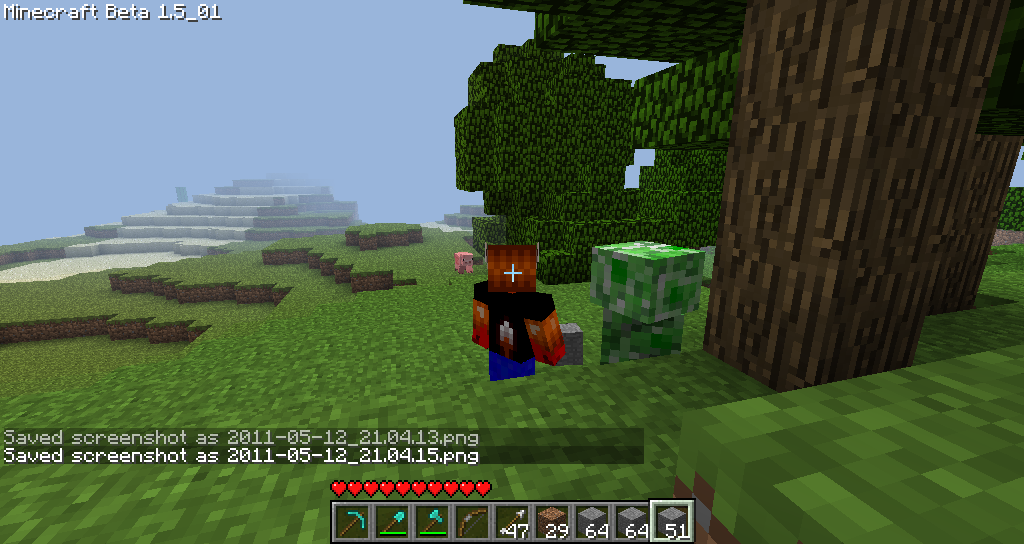Image resolution: width=1024 pixels, height=544 pixels.
Task: Select the diamond shovel hotbar slot
Action: click(391, 521)
